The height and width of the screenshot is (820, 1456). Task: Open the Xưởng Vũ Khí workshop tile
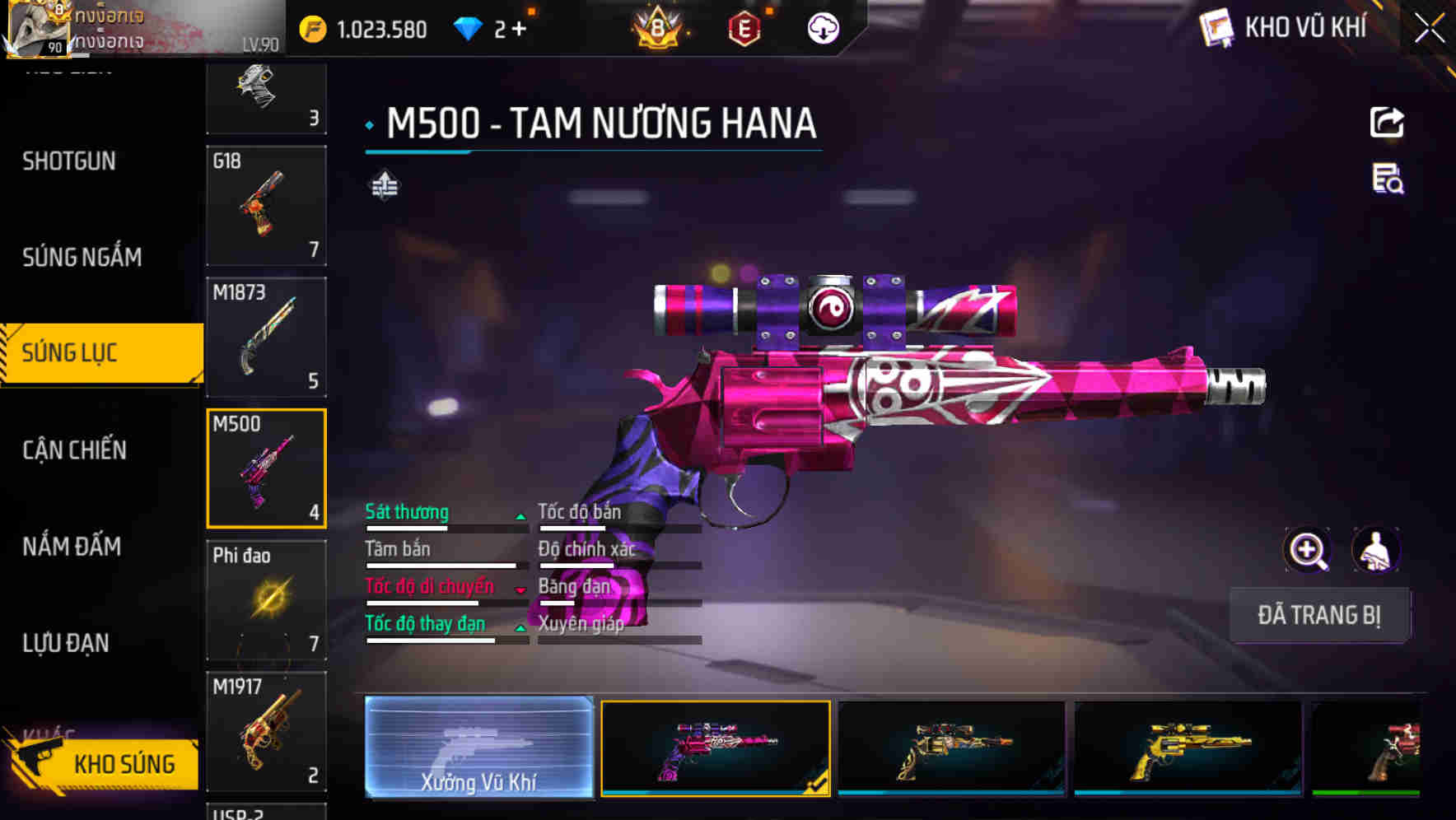[478, 747]
